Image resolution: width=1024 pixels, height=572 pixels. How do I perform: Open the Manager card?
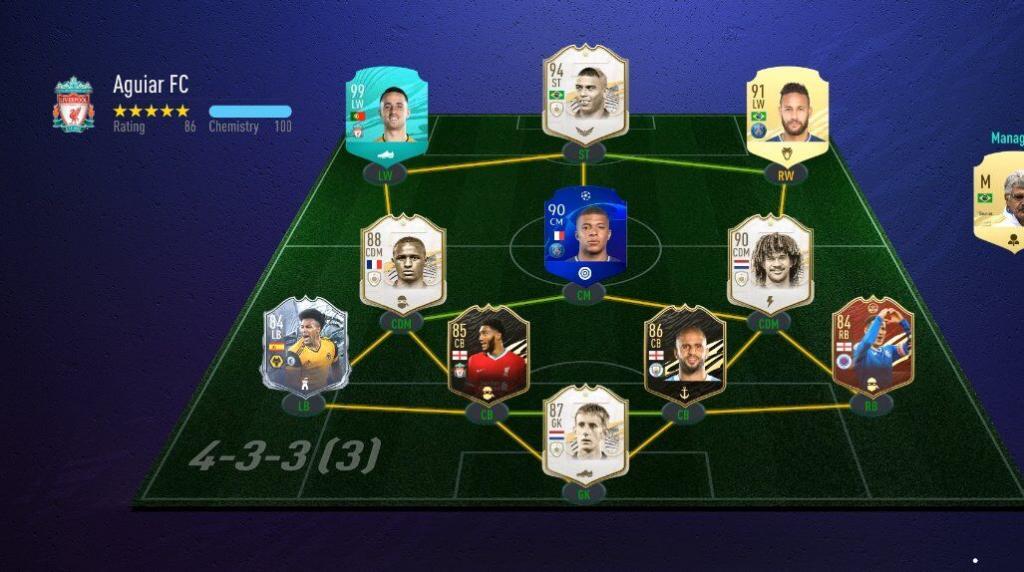click(x=1000, y=202)
